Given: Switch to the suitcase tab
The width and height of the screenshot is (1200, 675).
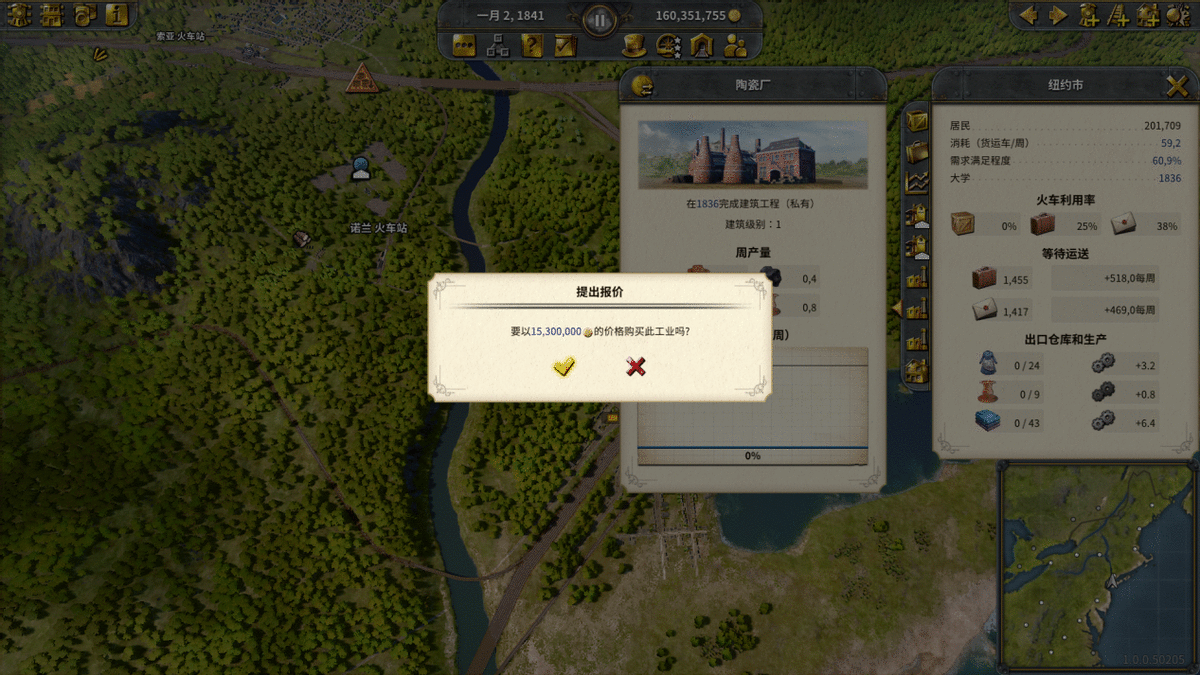Looking at the screenshot, I should [917, 152].
